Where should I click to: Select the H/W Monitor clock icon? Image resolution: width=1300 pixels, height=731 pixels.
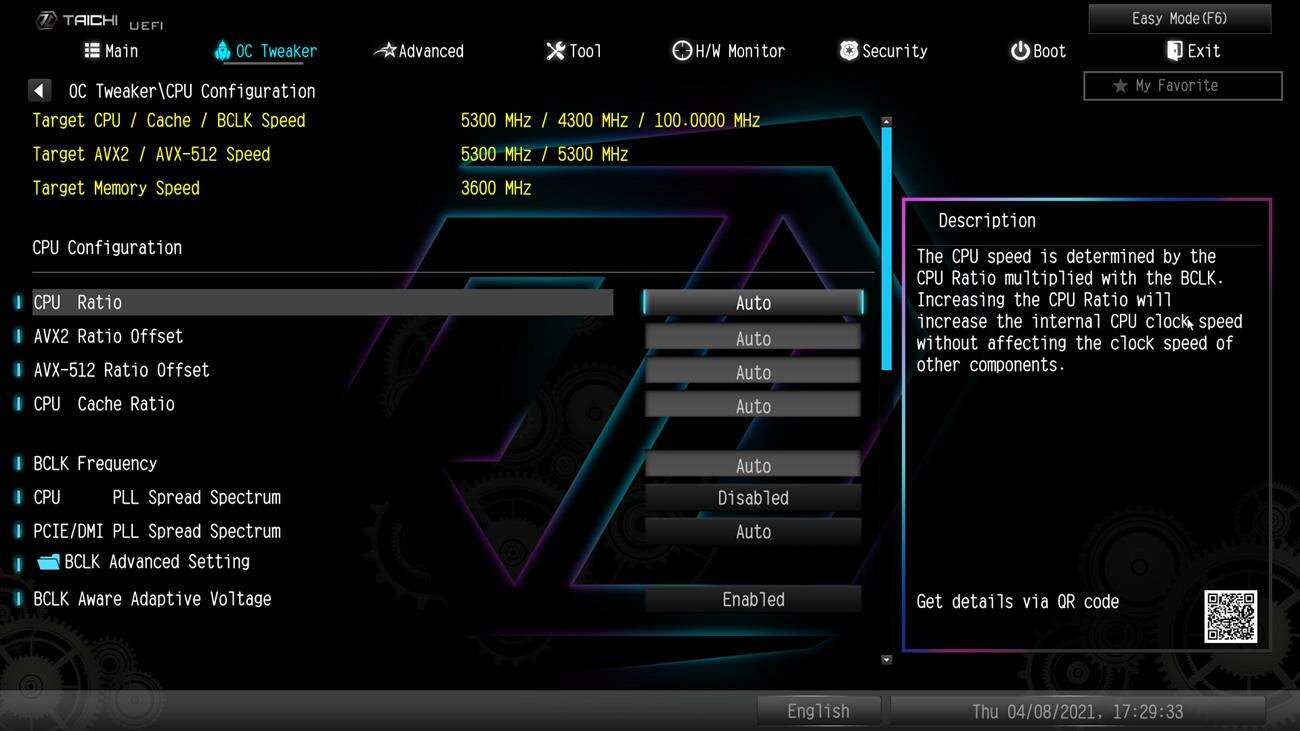683,50
